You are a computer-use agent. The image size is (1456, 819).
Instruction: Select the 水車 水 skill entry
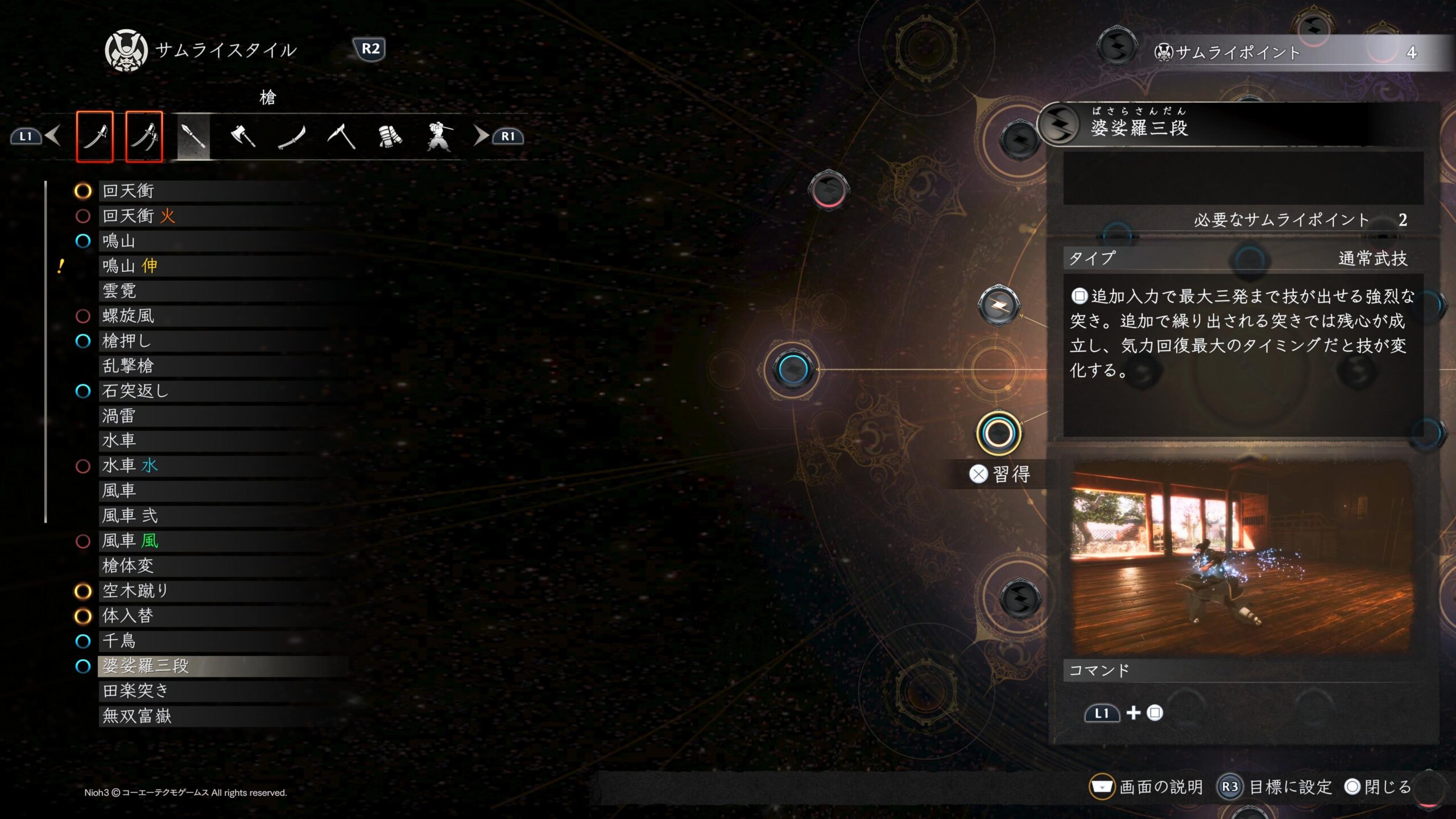130,466
